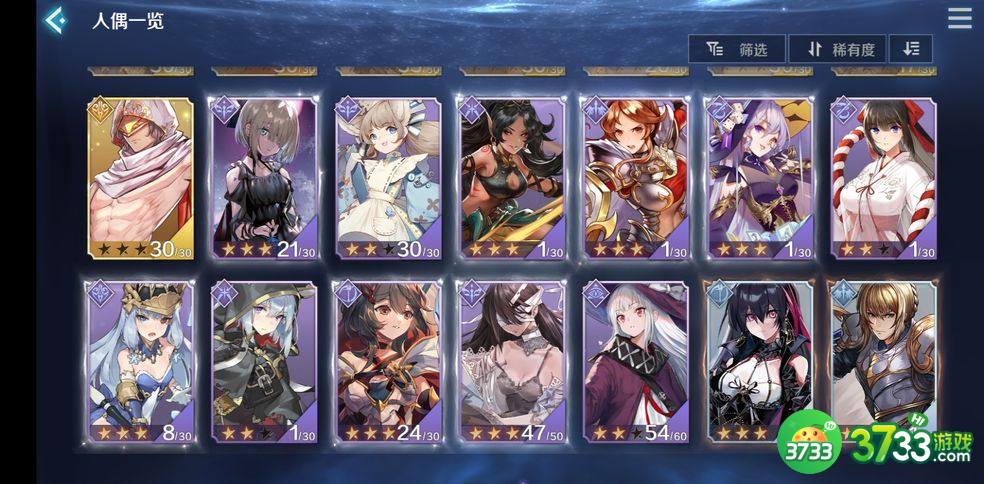
Task: Select the black-haired gothic dress doll card
Action: click(758, 362)
